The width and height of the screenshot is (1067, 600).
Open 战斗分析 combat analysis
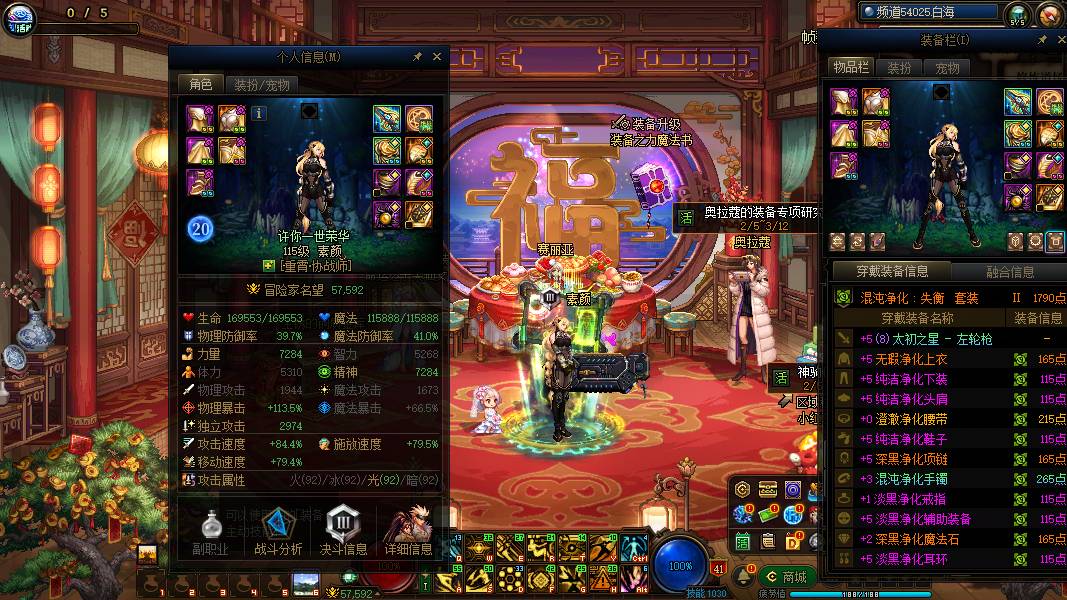277,531
